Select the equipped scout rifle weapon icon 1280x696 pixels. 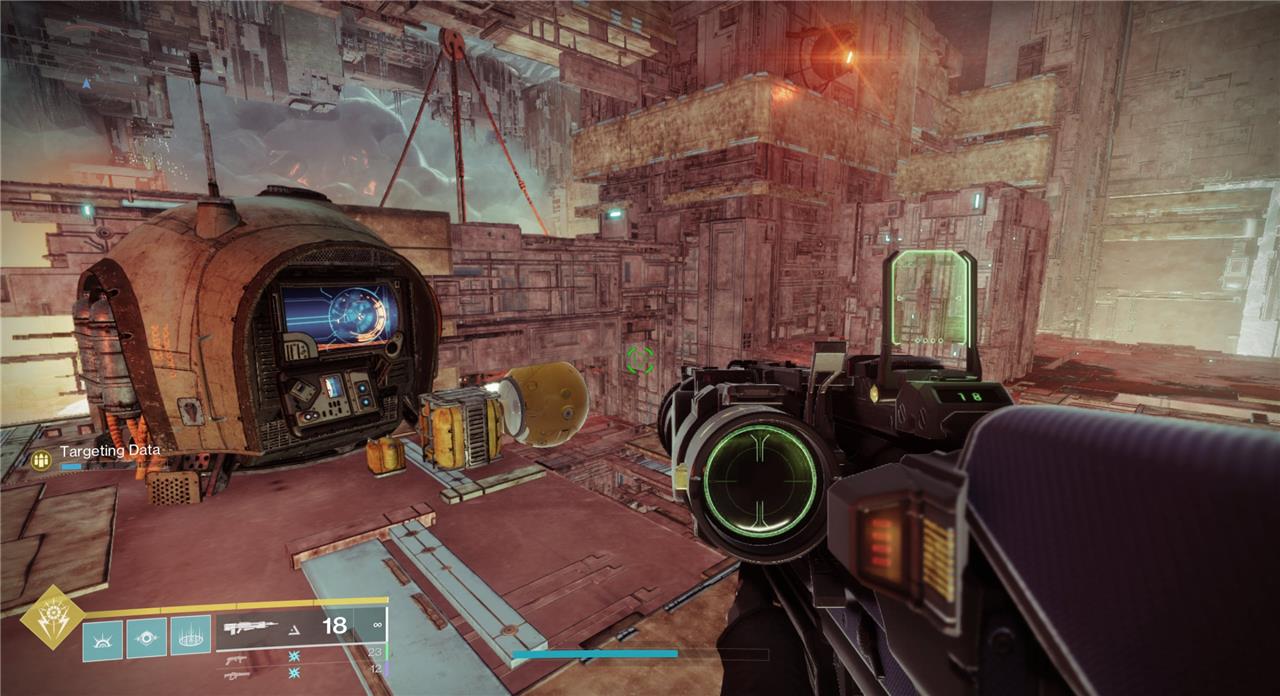250,628
